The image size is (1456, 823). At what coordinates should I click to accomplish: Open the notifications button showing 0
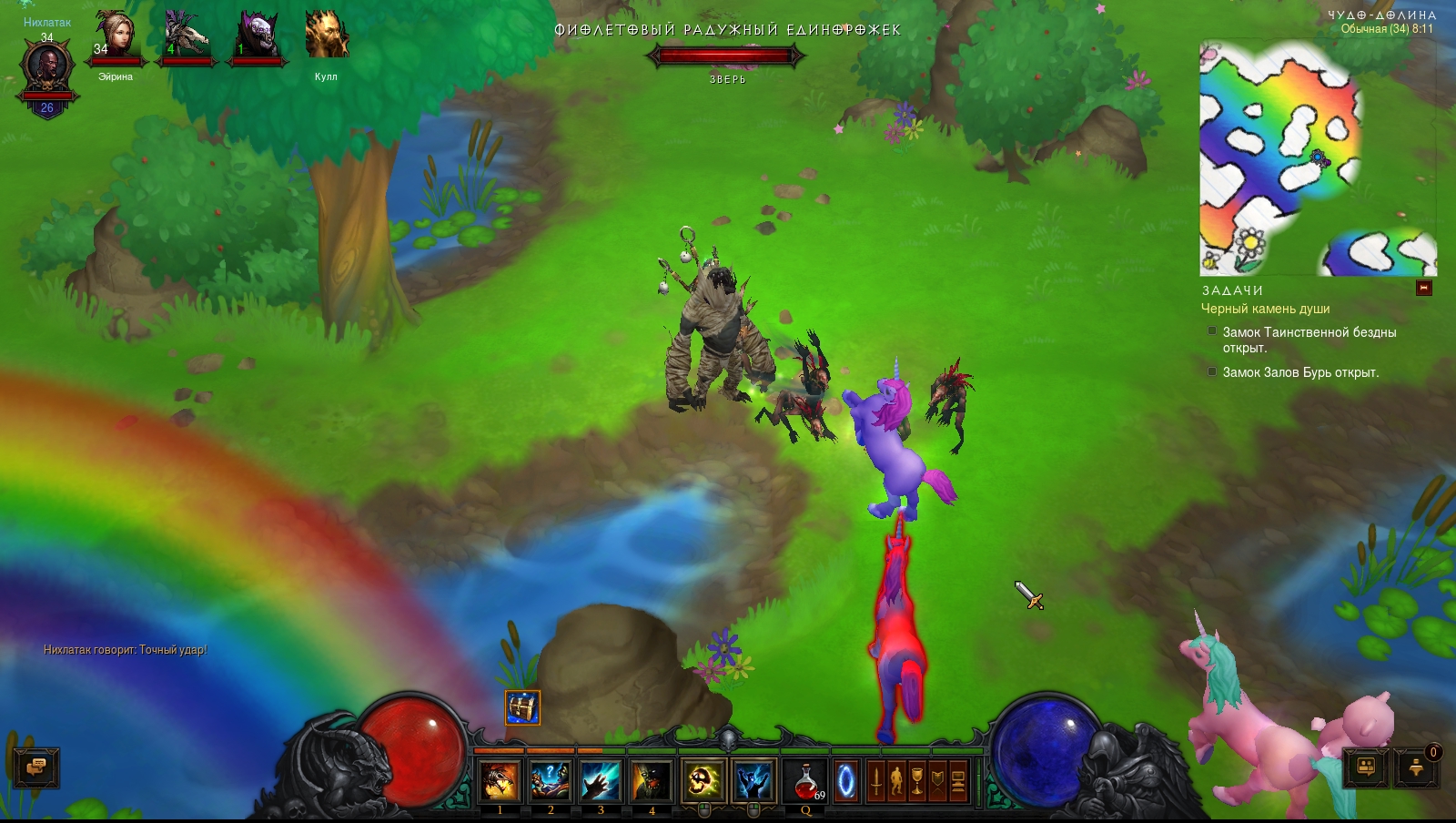tap(1416, 767)
